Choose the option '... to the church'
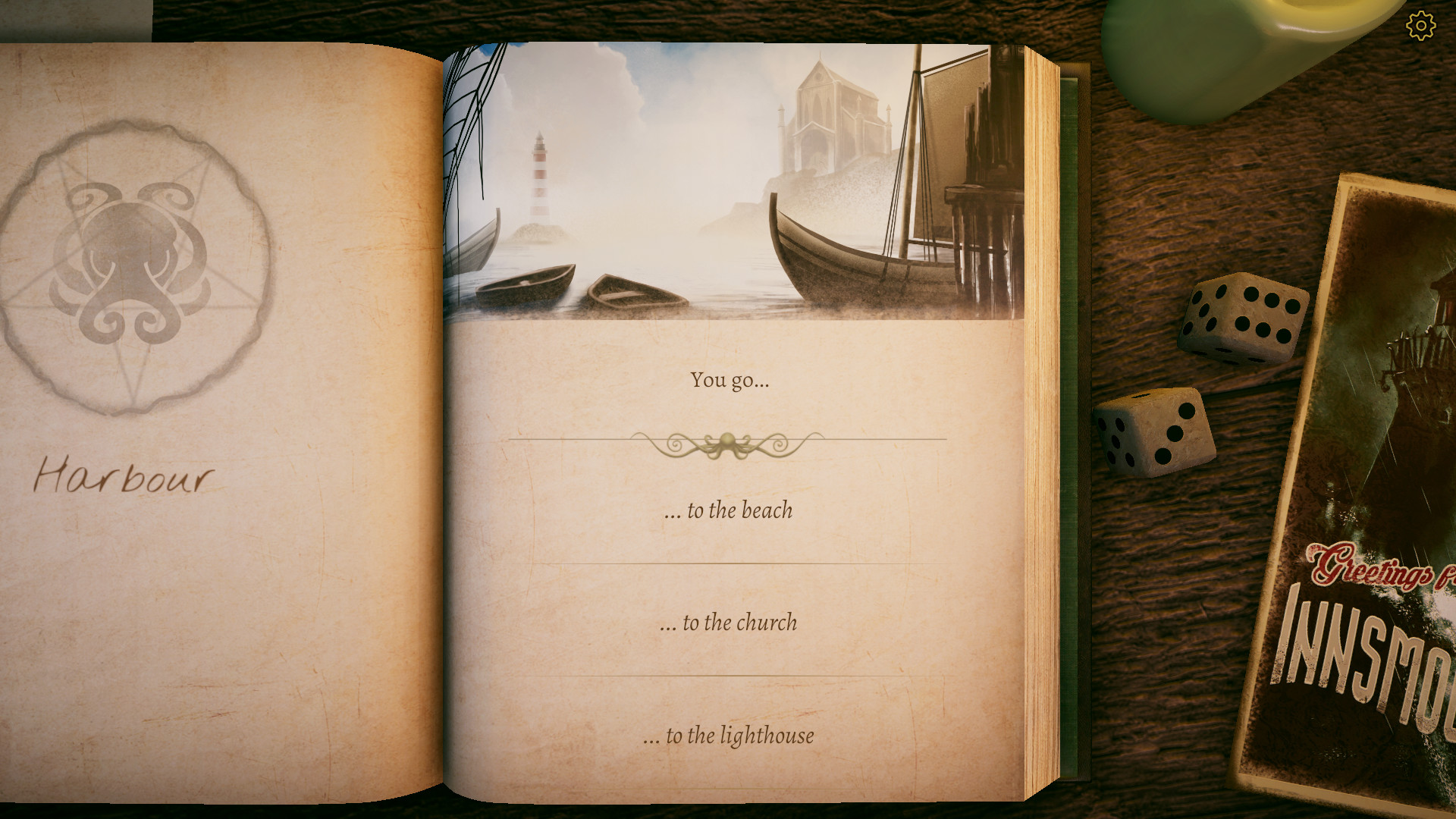The width and height of the screenshot is (1456, 819). coord(728,623)
